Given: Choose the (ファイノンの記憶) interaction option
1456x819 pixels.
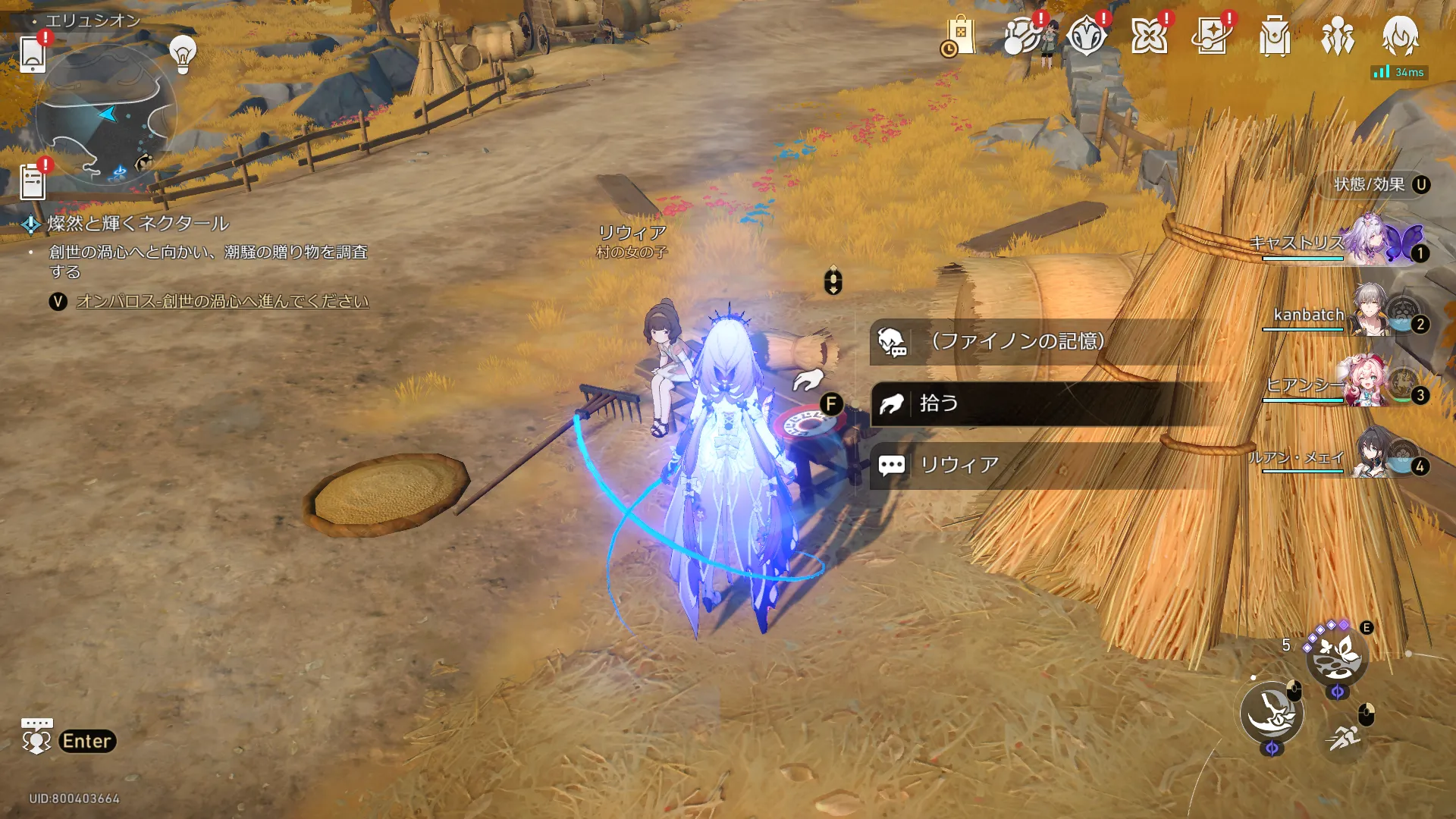Looking at the screenshot, I should (x=1017, y=341).
